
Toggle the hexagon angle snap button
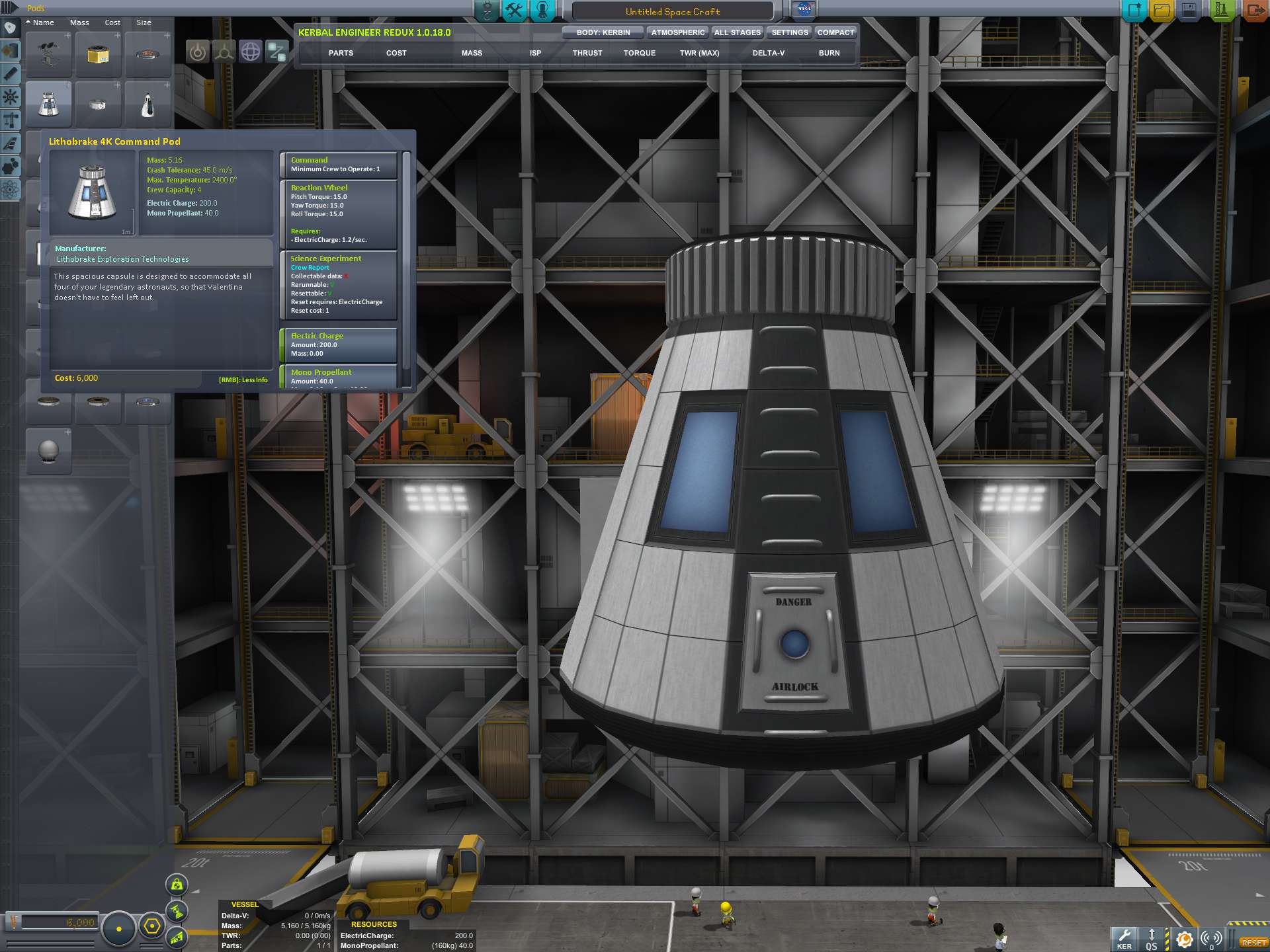152,926
